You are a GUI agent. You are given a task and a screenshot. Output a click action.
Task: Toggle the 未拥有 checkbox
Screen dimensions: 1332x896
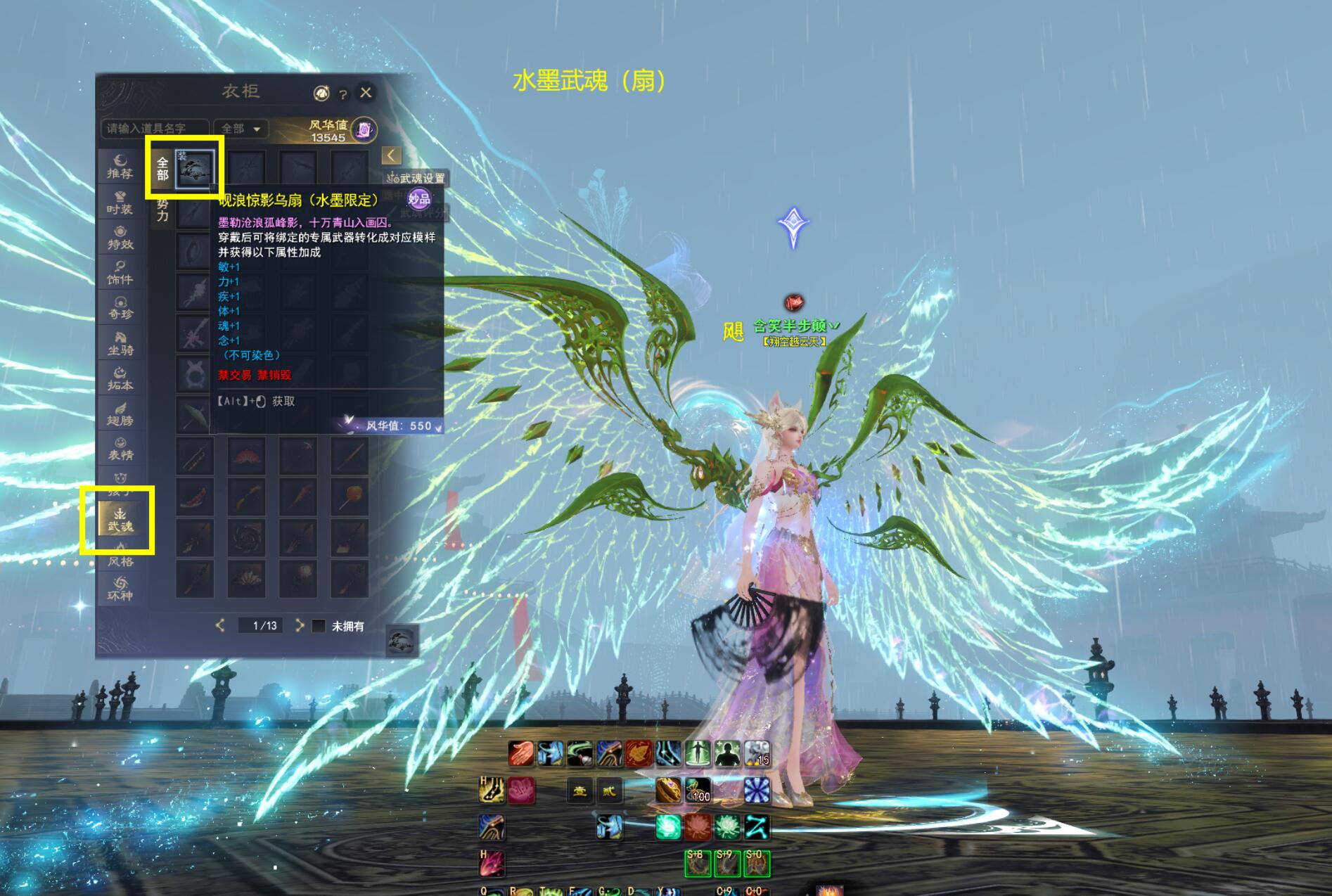[319, 626]
